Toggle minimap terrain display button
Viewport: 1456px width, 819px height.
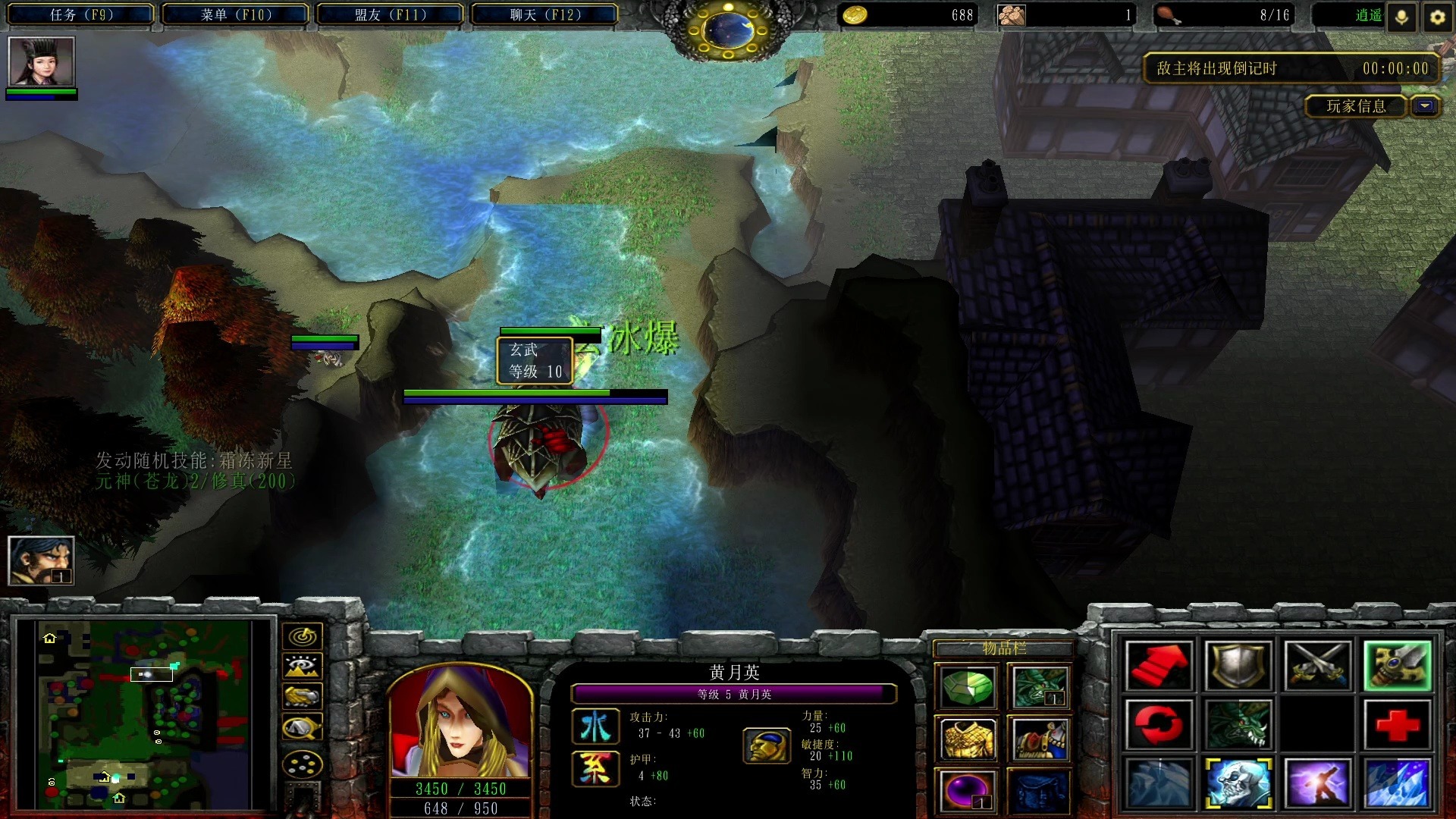(x=302, y=667)
